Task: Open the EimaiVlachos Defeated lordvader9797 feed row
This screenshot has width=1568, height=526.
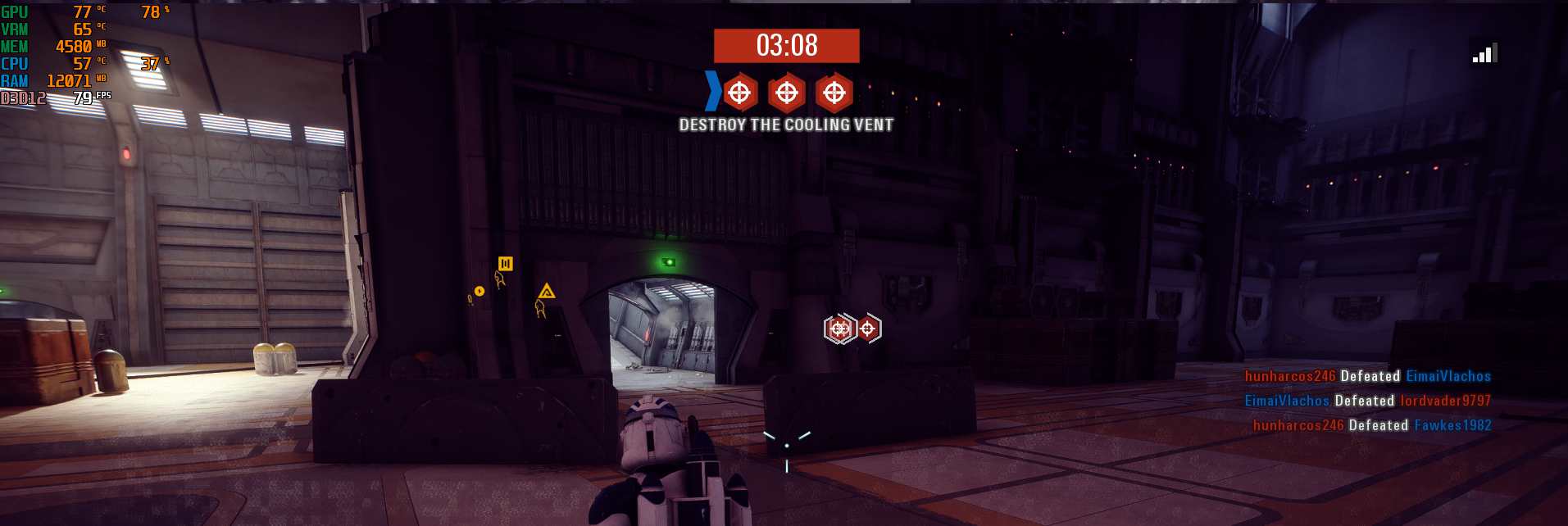Action: click(x=1367, y=401)
